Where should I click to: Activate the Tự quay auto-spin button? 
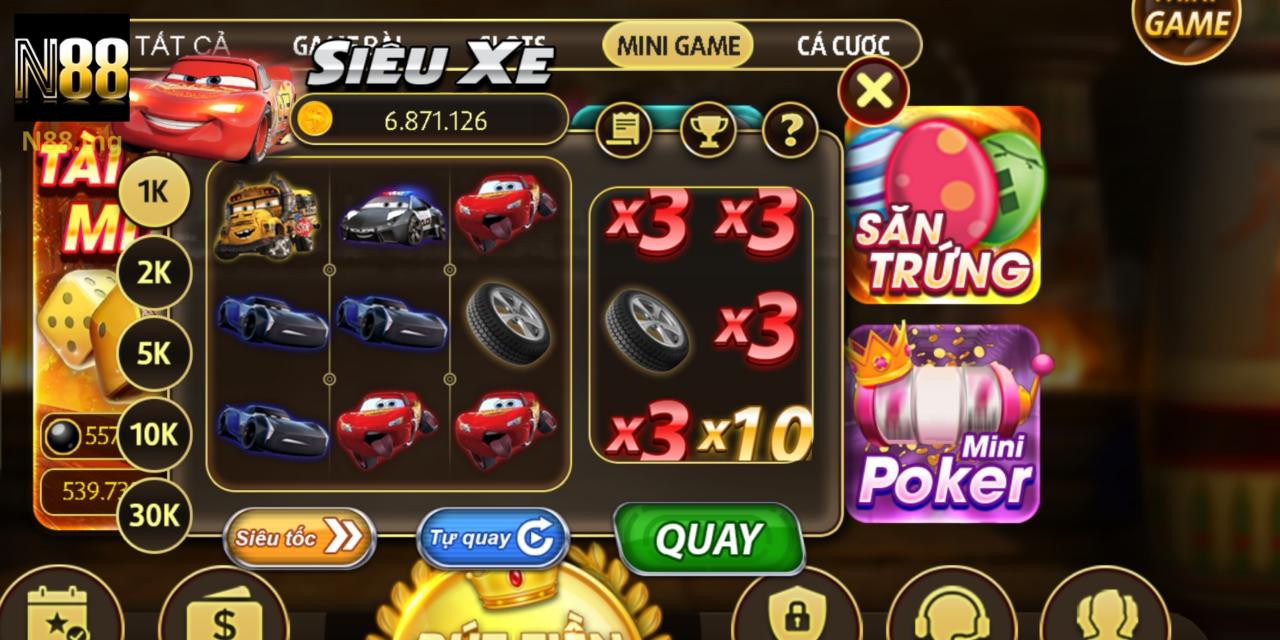(x=492, y=538)
